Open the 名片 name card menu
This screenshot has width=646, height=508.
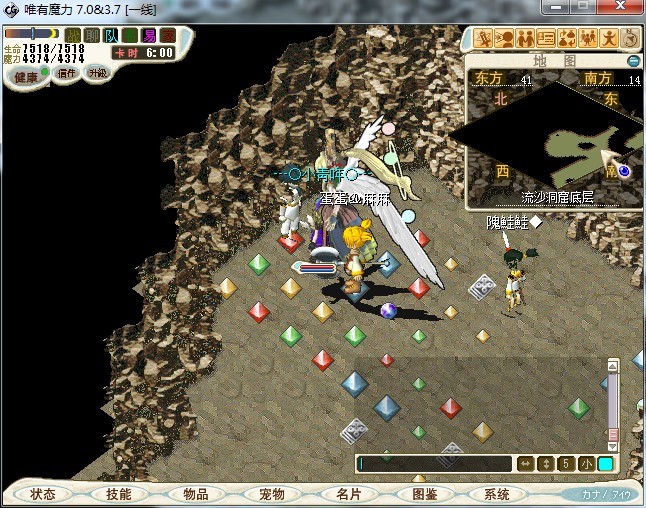pyautogui.click(x=347, y=494)
